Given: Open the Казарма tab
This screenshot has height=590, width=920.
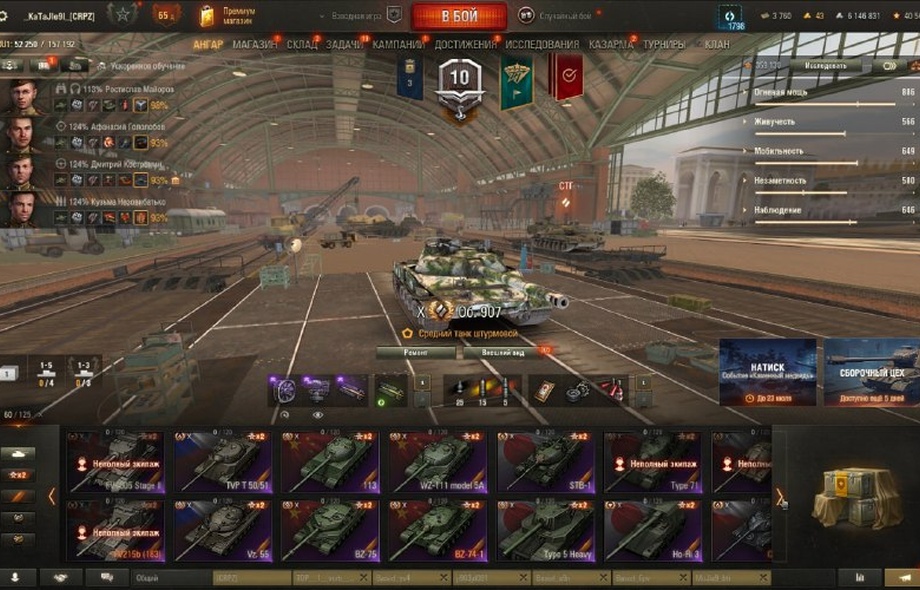Looking at the screenshot, I should [610, 45].
